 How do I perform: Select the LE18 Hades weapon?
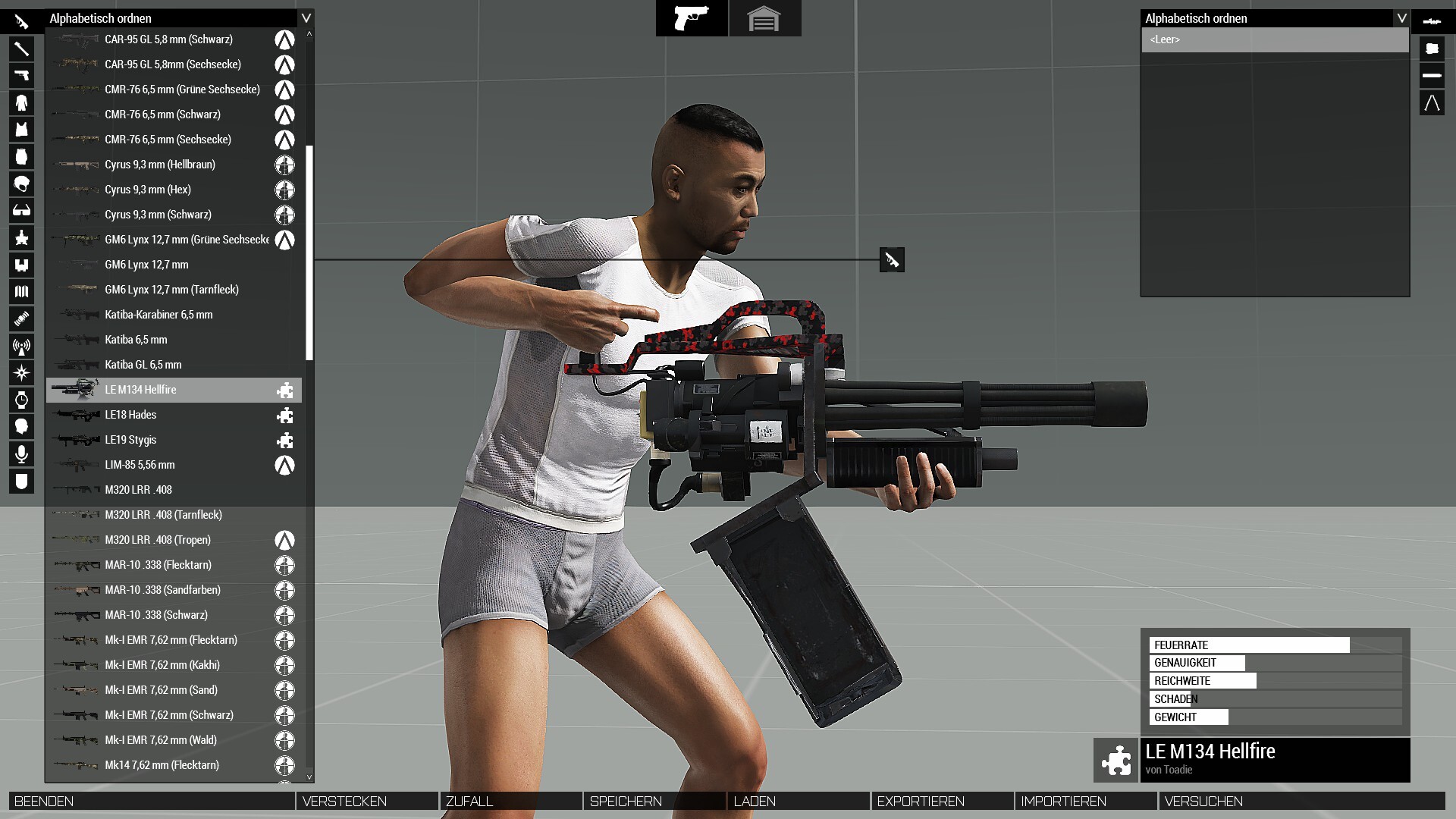[174, 415]
